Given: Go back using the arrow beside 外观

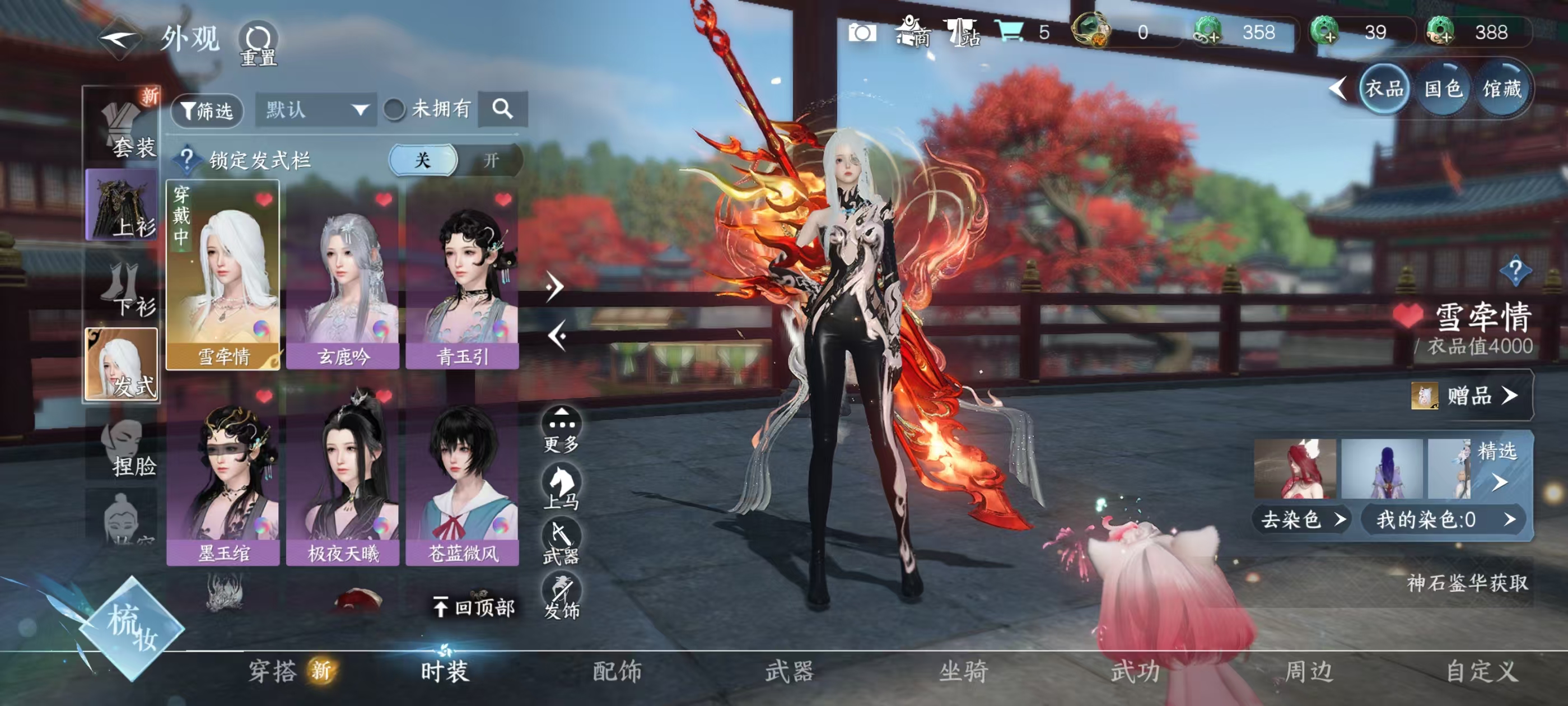Looking at the screenshot, I should tap(120, 38).
